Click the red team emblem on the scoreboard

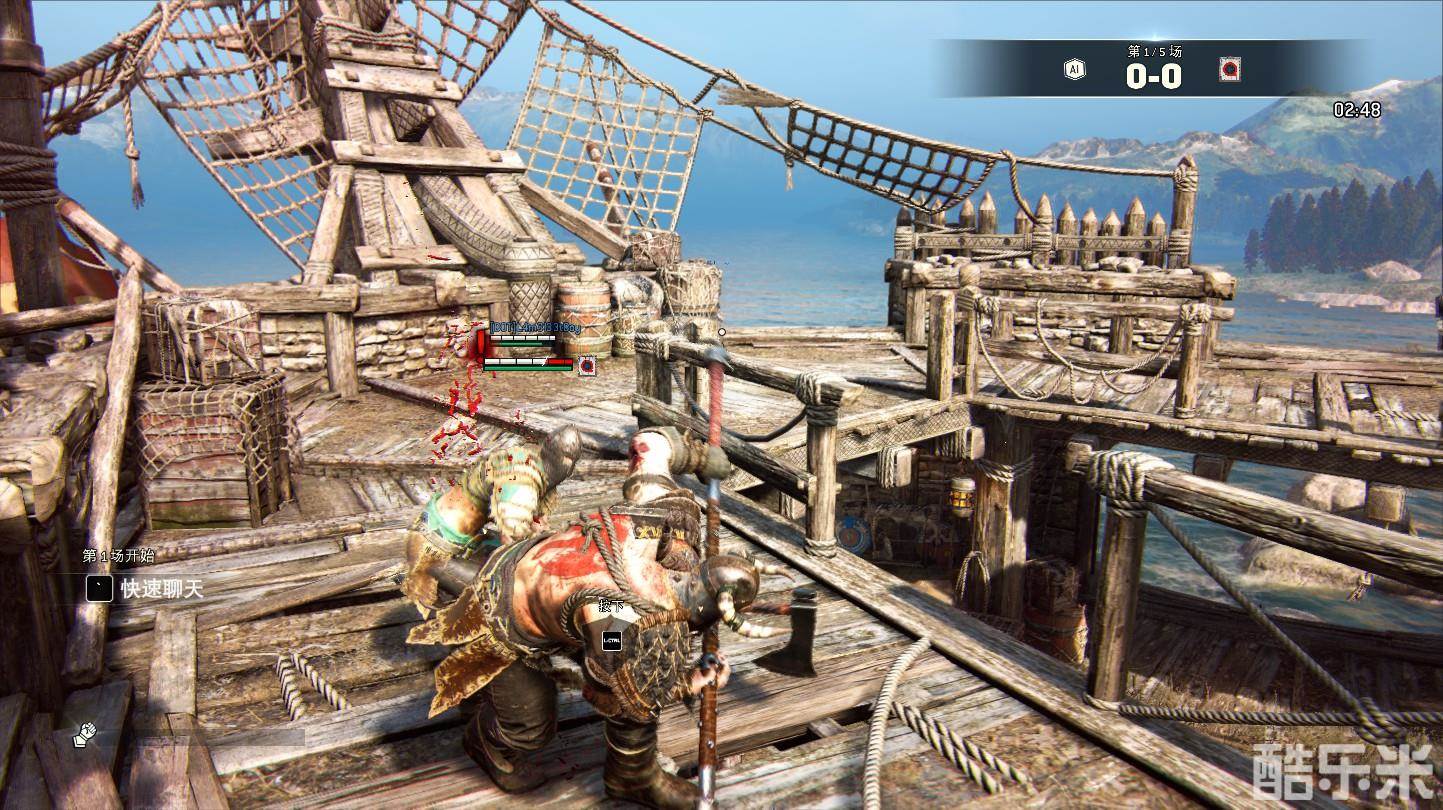pos(1229,70)
